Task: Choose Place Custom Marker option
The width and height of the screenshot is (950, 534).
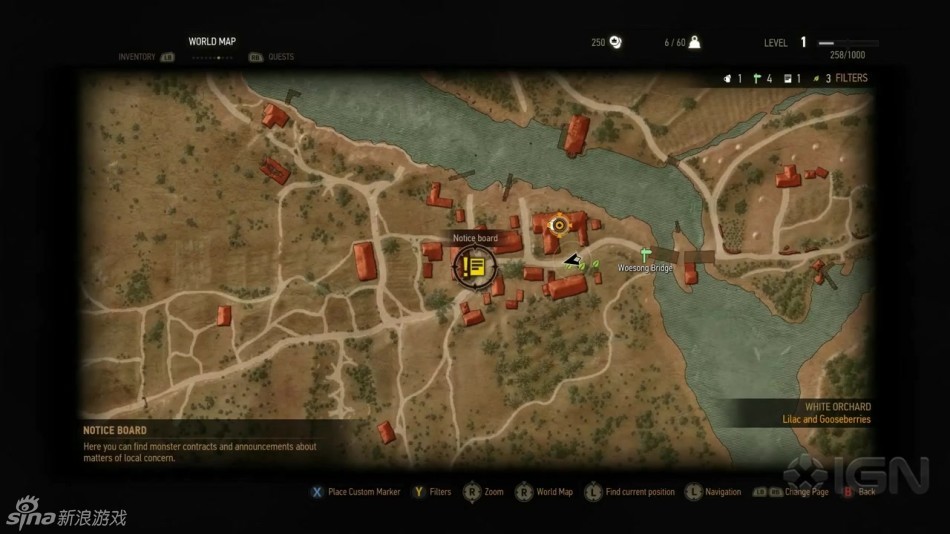Action: [364, 492]
